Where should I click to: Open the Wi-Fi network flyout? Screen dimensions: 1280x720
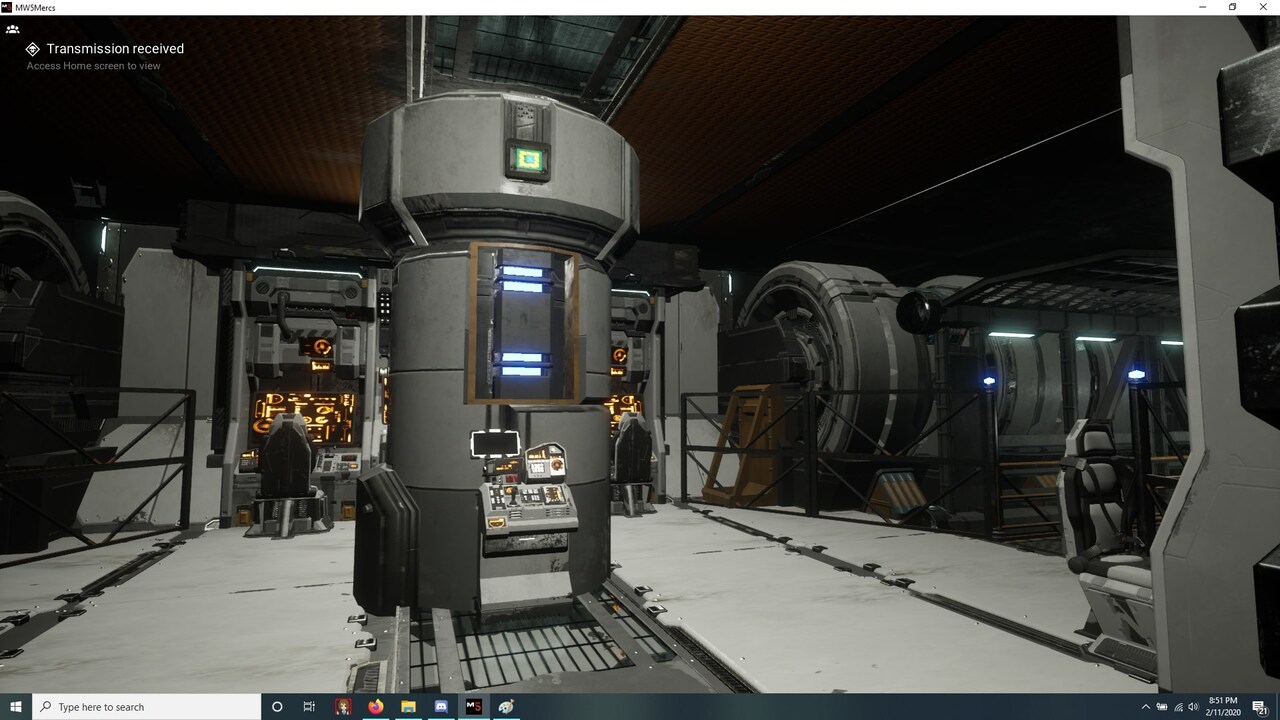pyautogui.click(x=1178, y=706)
